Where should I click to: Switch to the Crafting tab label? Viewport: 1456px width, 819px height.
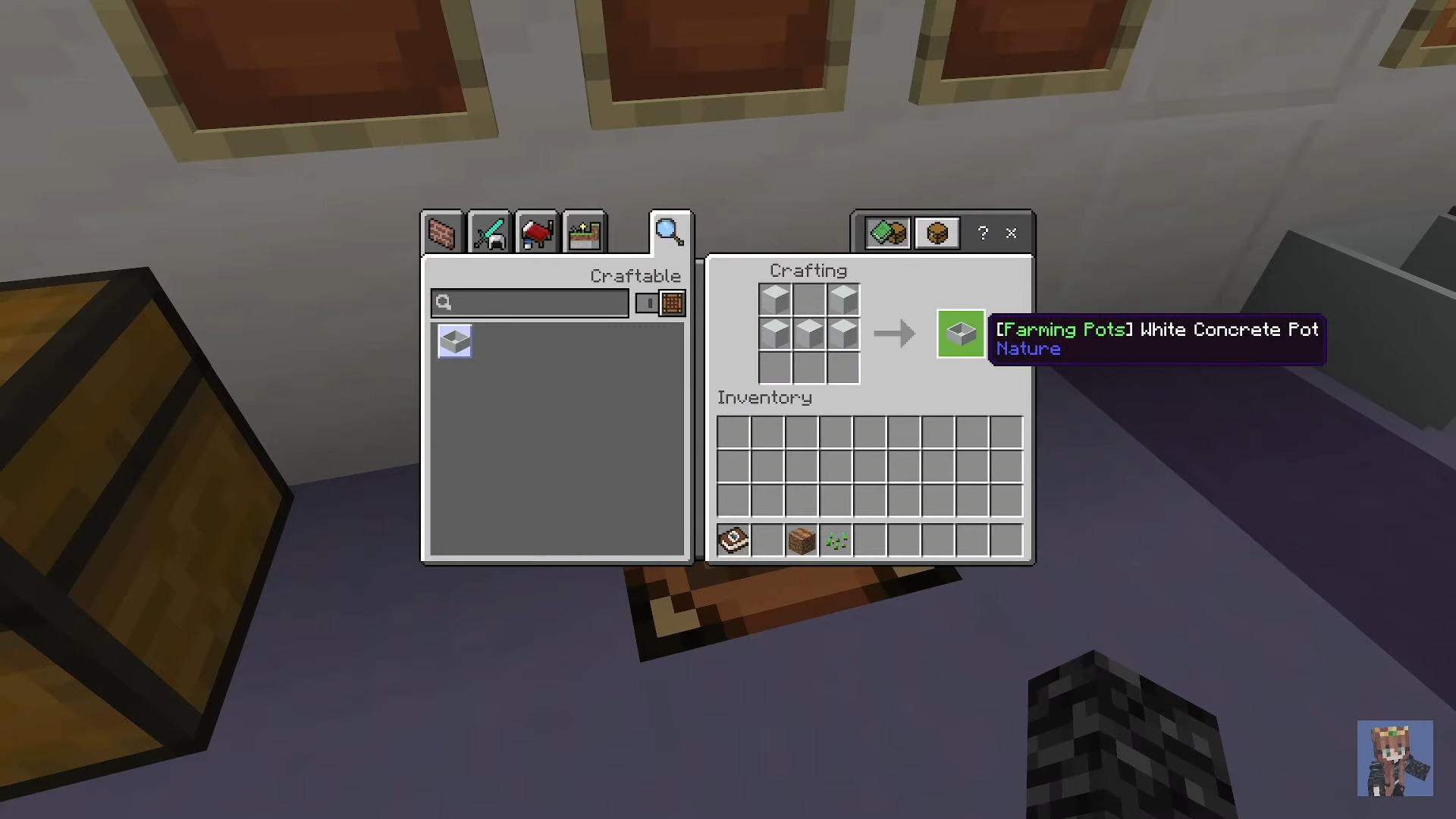(x=808, y=271)
